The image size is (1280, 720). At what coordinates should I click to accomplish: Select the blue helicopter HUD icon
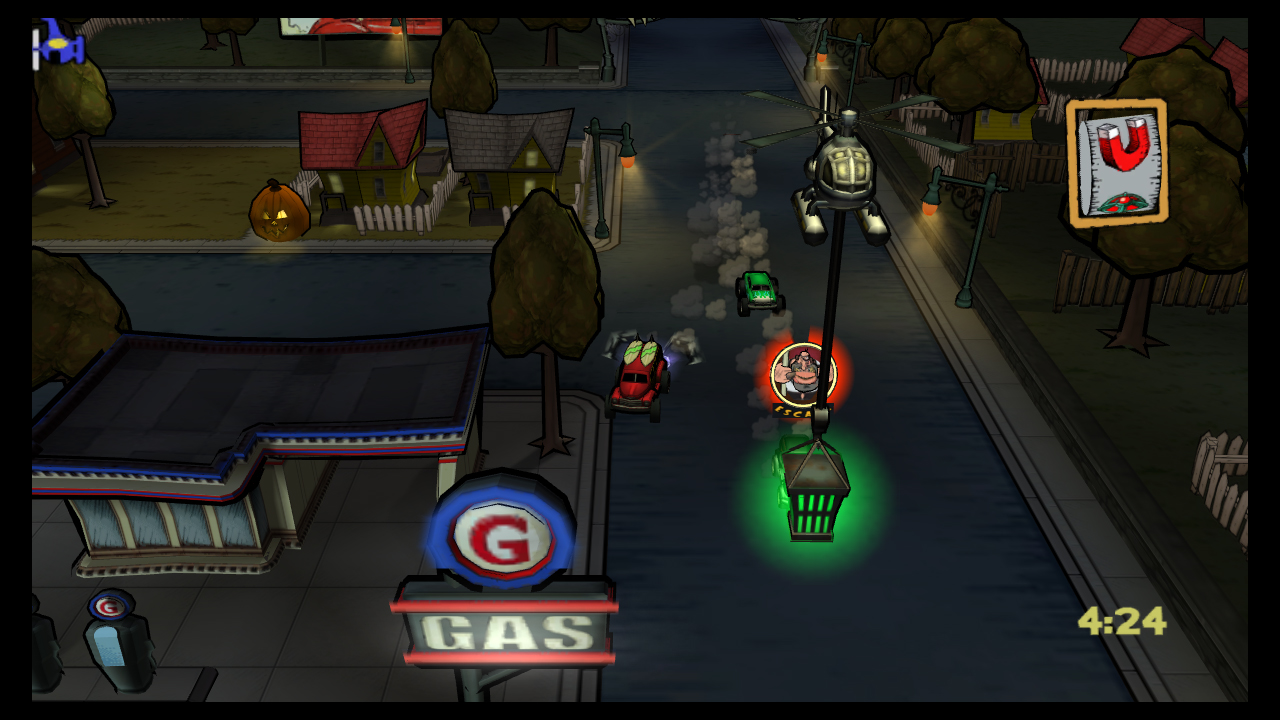[x=57, y=45]
